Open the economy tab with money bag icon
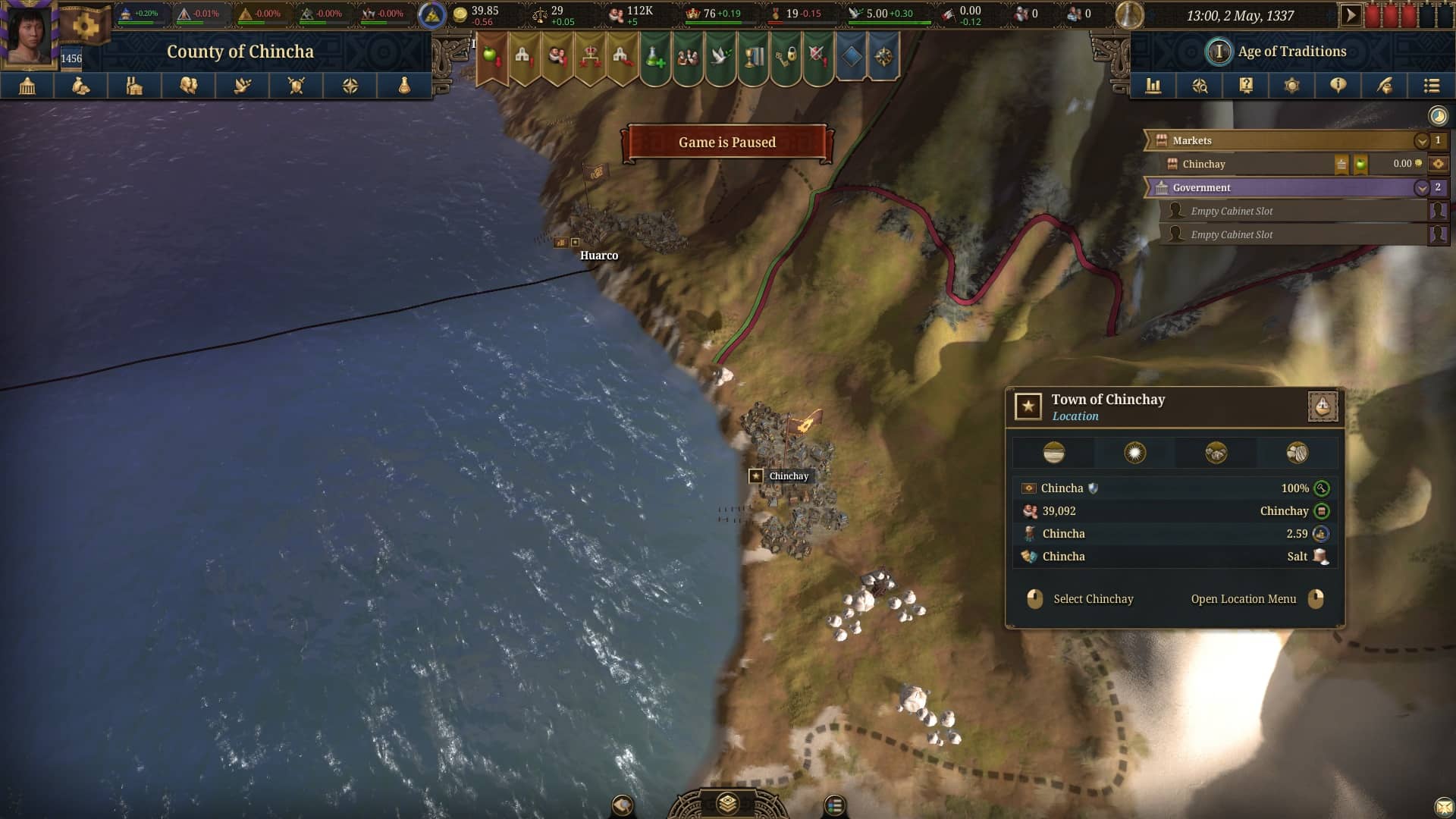 pyautogui.click(x=80, y=86)
